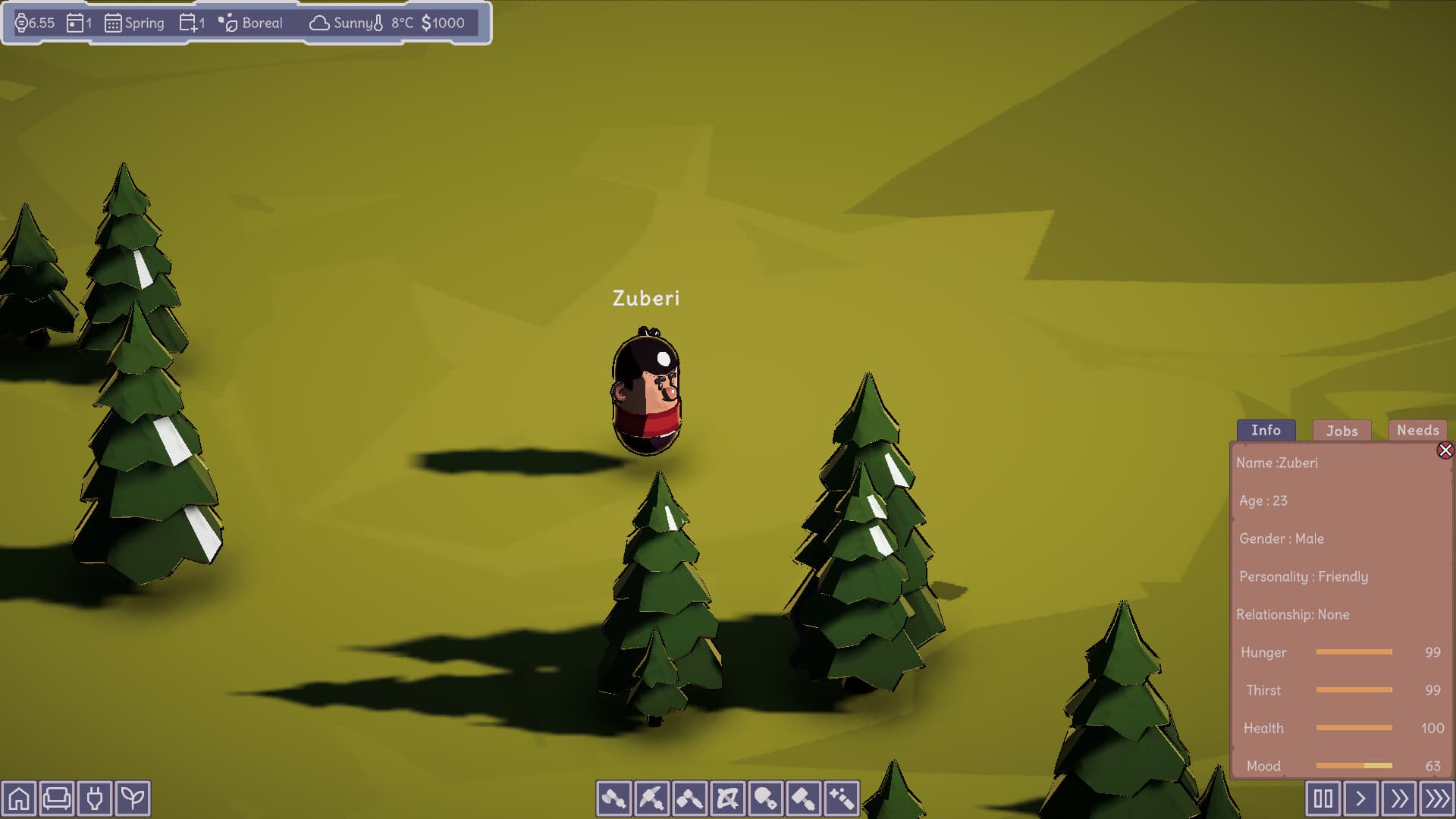Switch to the Jobs tab
Image resolution: width=1456 pixels, height=819 pixels.
[1341, 431]
